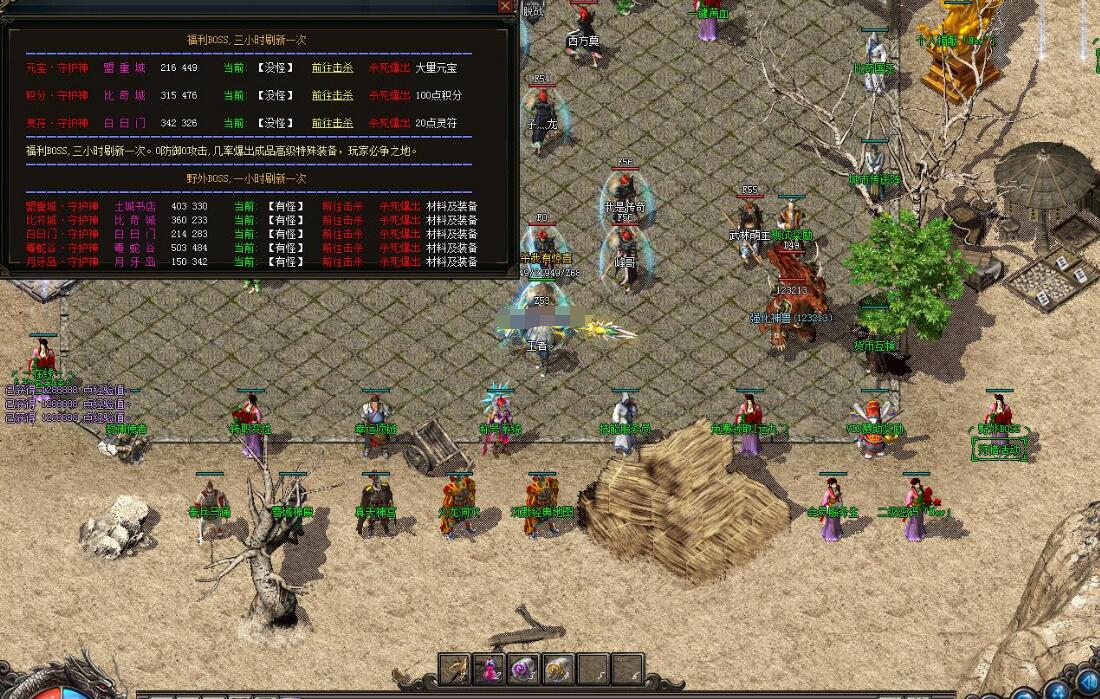Go hunt the 白日门·守护神 wild boss
Viewport: 1100px width, 699px height.
pyautogui.click(x=342, y=234)
